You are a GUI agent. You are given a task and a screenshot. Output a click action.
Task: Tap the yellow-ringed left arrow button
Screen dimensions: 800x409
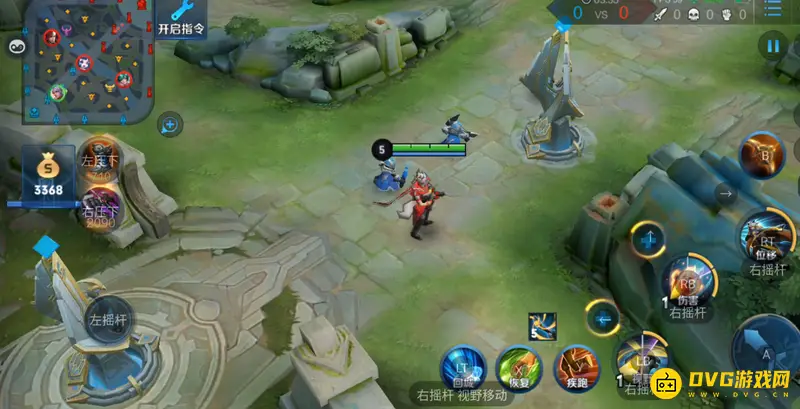tap(603, 319)
